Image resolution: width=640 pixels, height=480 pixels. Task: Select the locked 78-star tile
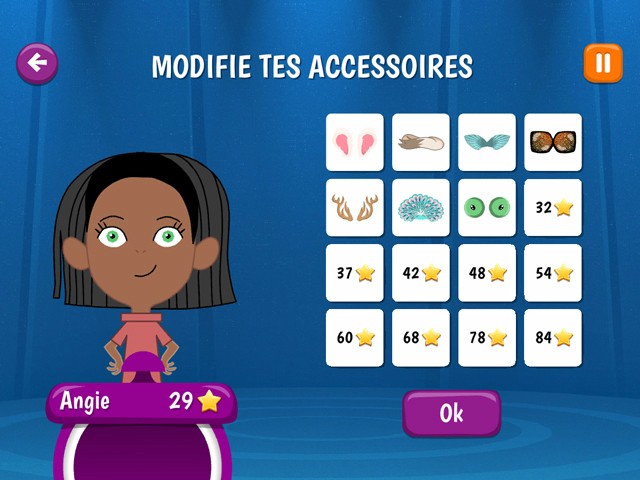click(487, 338)
